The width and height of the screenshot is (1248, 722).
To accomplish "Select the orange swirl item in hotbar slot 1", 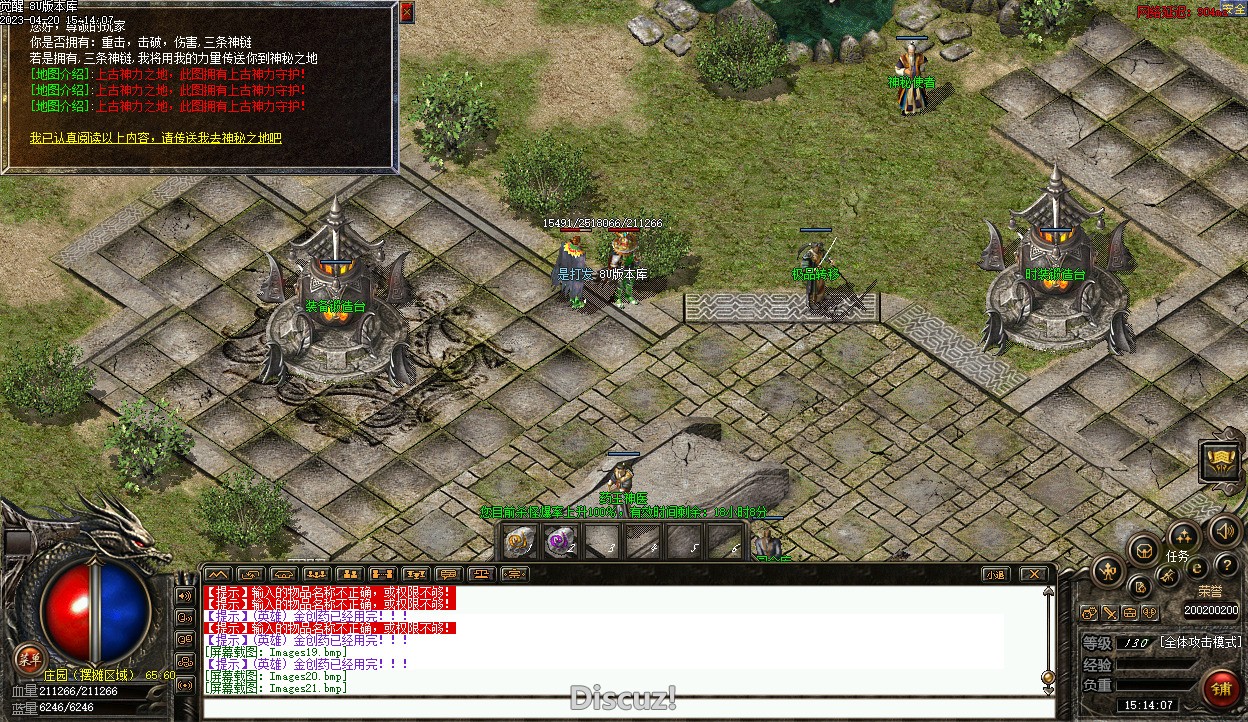I will (x=519, y=541).
